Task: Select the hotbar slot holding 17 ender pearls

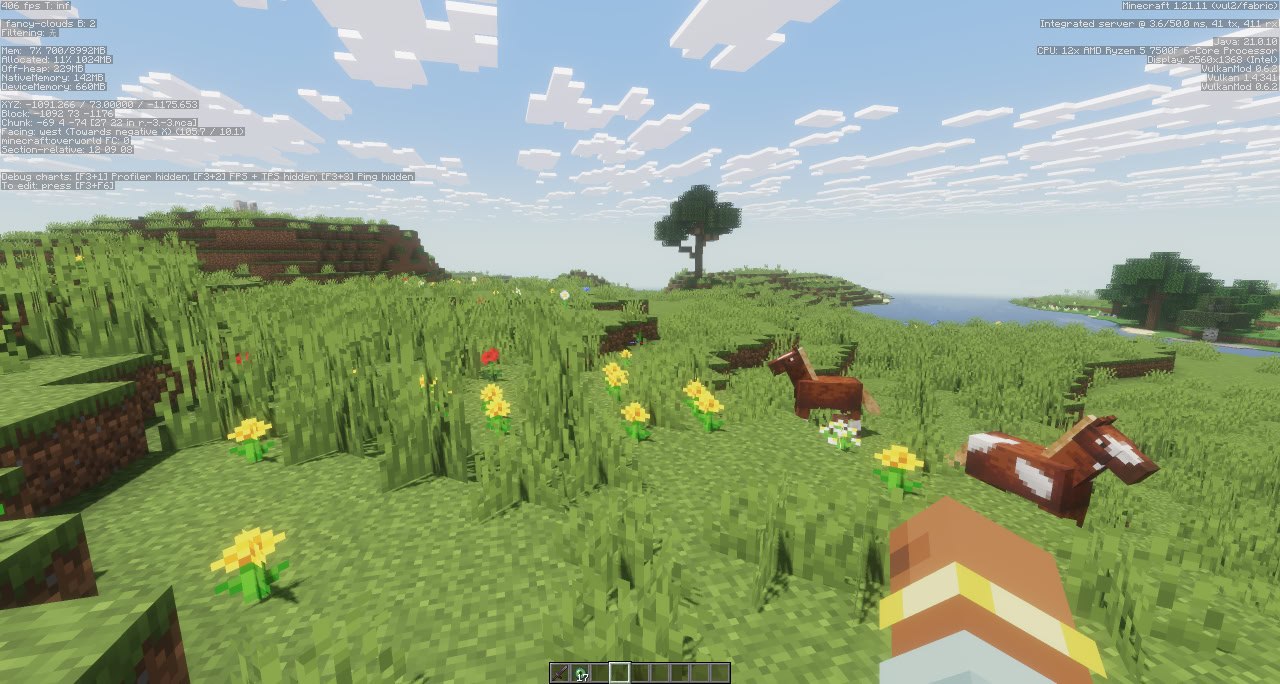Action: 580,673
